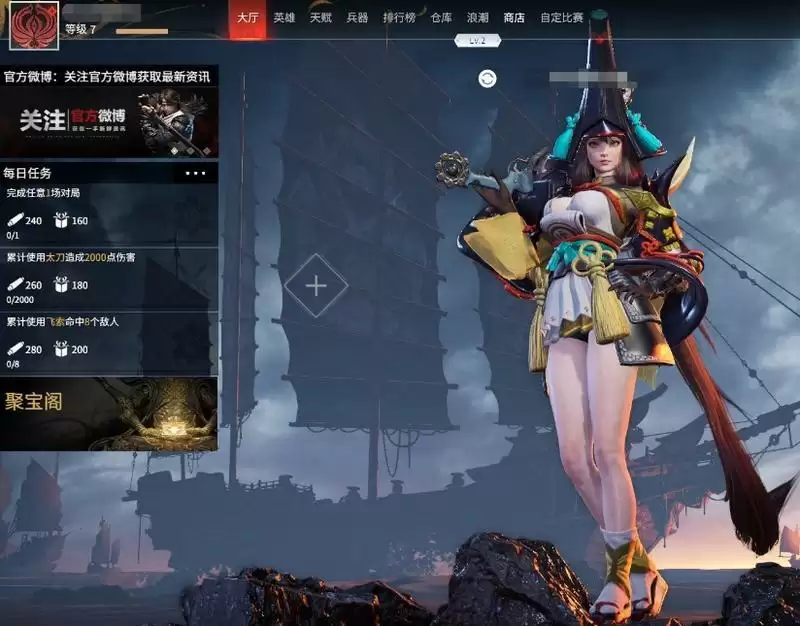
Task: Open the 英雄 heroes tab
Action: point(285,18)
